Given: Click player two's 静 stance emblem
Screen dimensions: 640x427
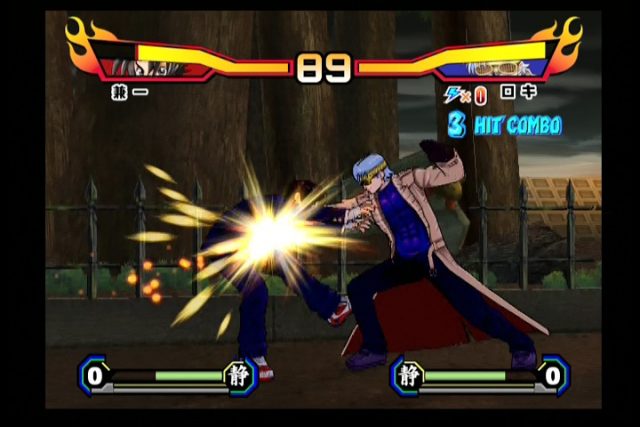Looking at the screenshot, I should (408, 376).
